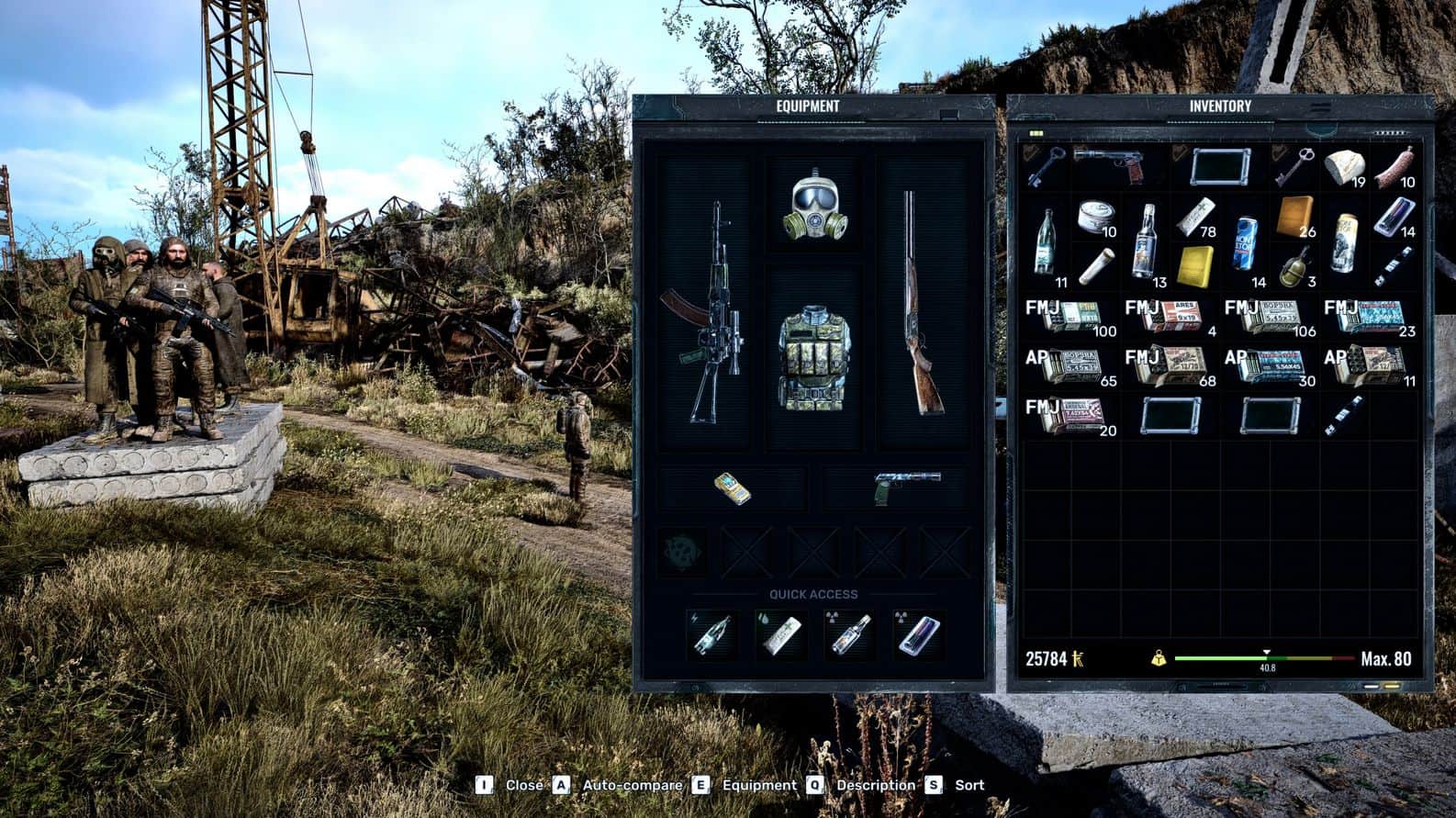This screenshot has width=1456, height=818.
Task: Select the equipped silenced sidearm pistol slot
Action: pos(906,487)
